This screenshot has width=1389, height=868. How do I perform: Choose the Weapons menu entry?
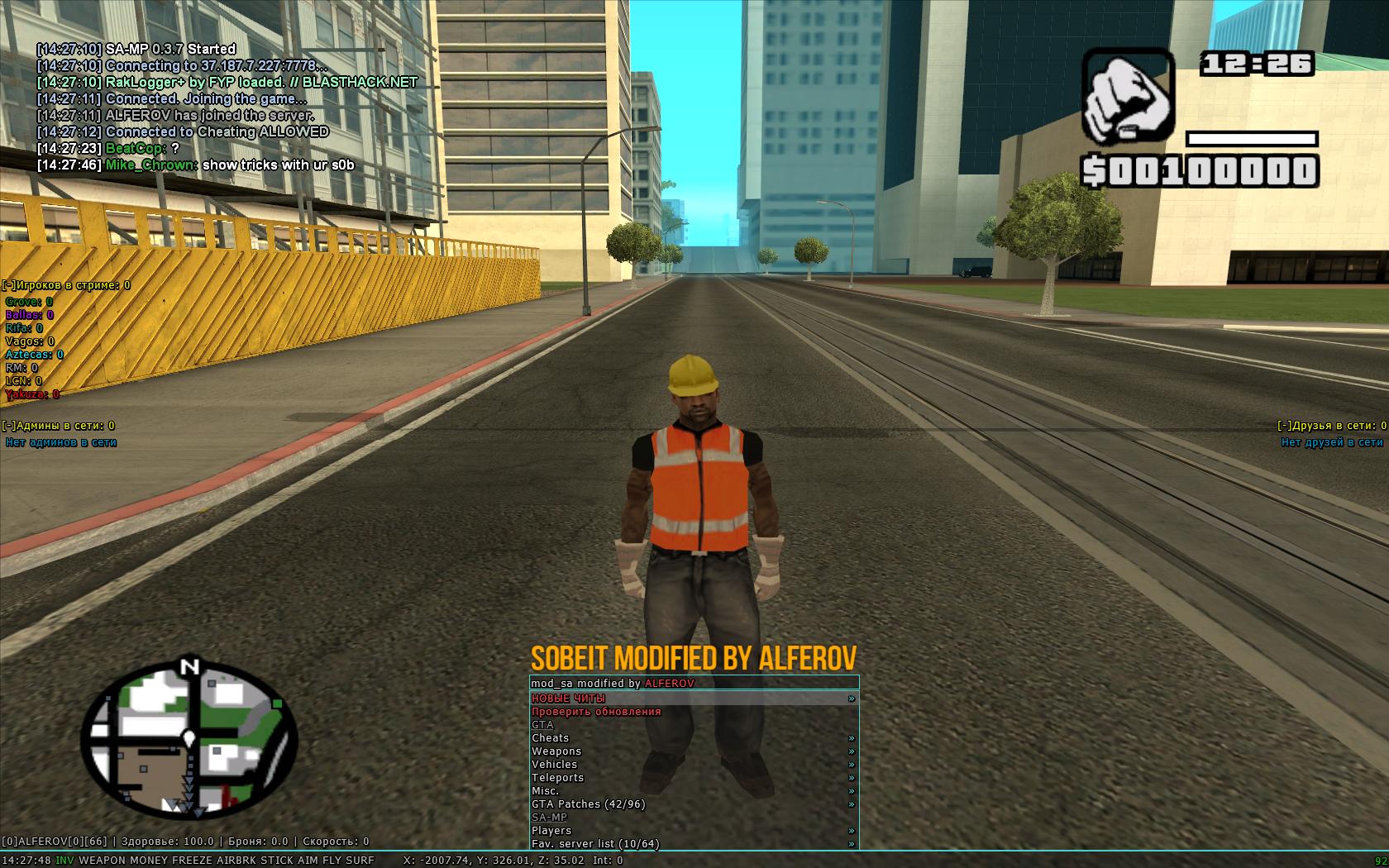[x=556, y=751]
